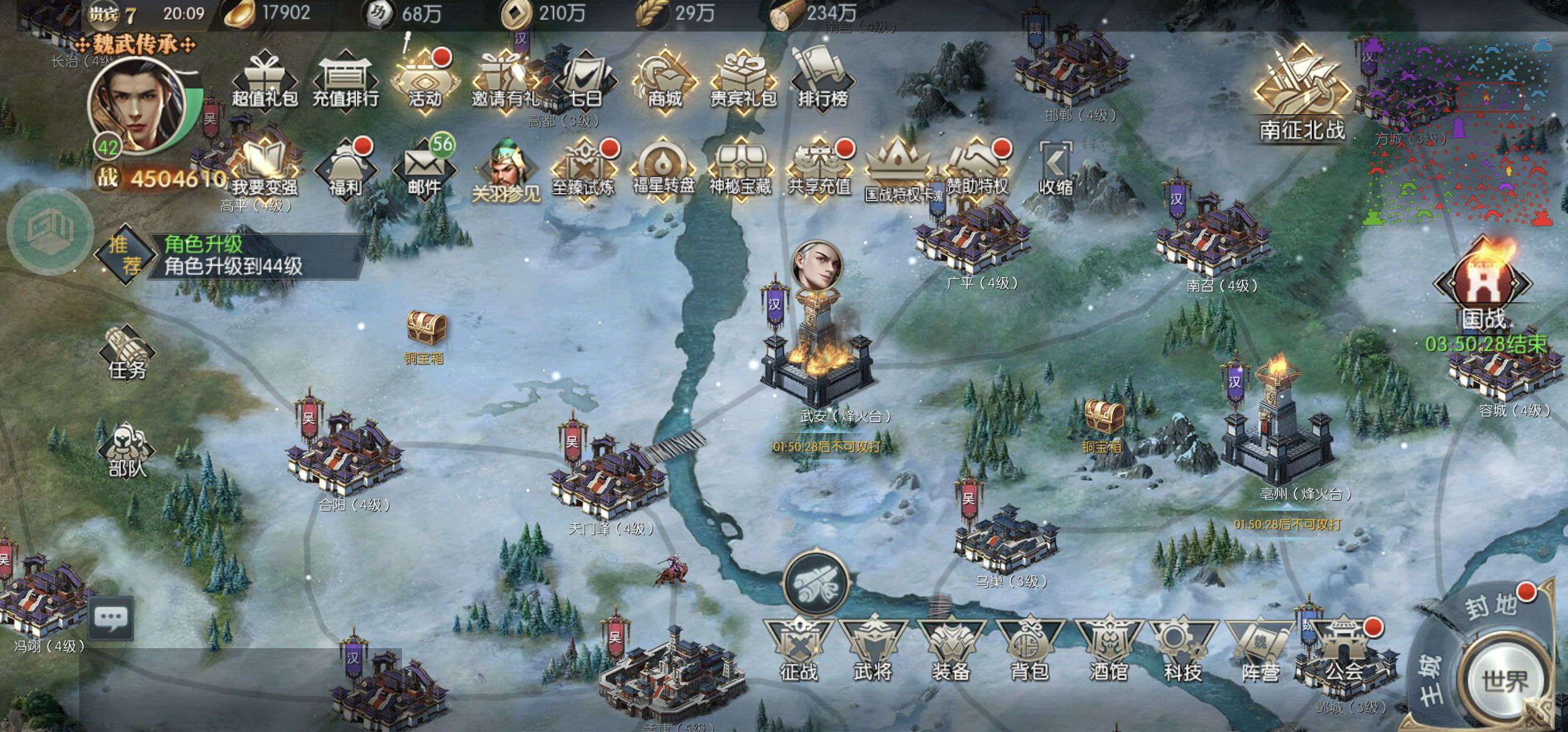Open the 充值排行 recharge ranking
Screen dimensions: 1568x732
345,80
